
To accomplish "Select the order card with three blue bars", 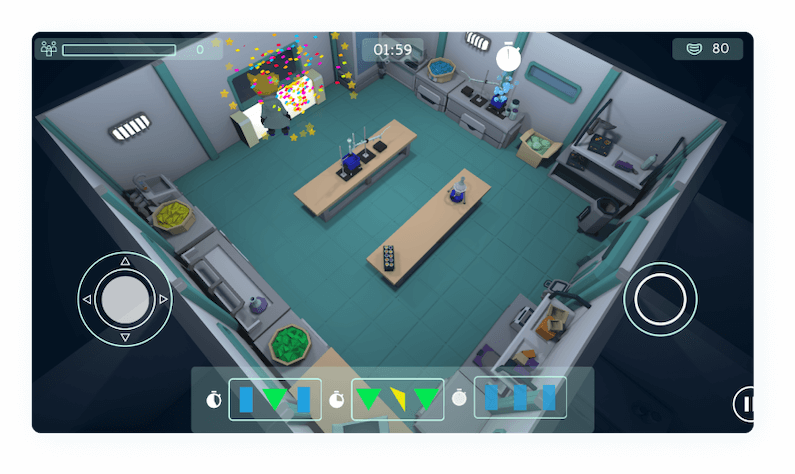I will pyautogui.click(x=520, y=397).
